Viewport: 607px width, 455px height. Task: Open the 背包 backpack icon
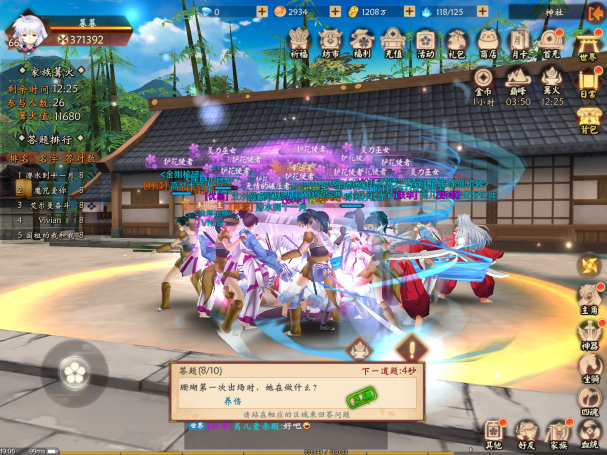589,118
